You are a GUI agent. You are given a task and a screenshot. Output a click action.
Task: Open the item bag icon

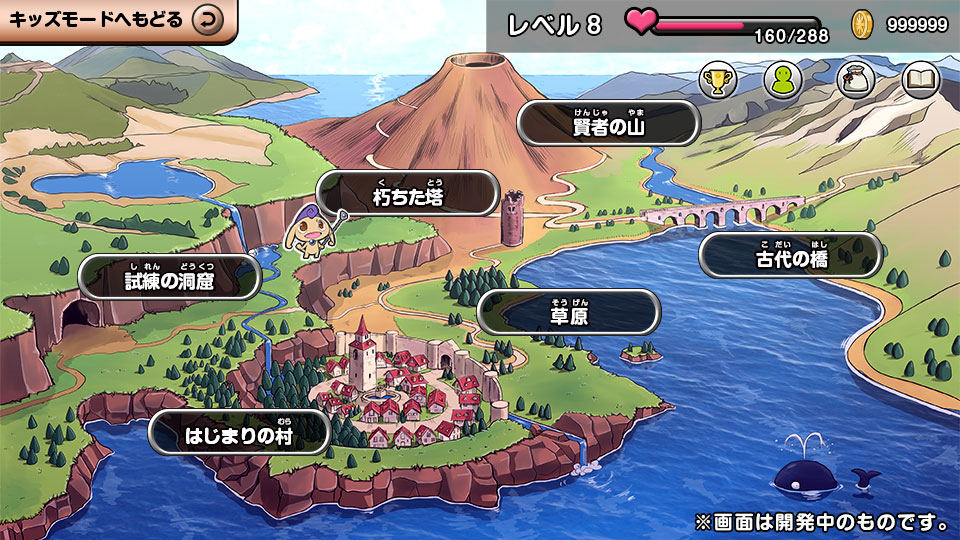pyautogui.click(x=856, y=80)
